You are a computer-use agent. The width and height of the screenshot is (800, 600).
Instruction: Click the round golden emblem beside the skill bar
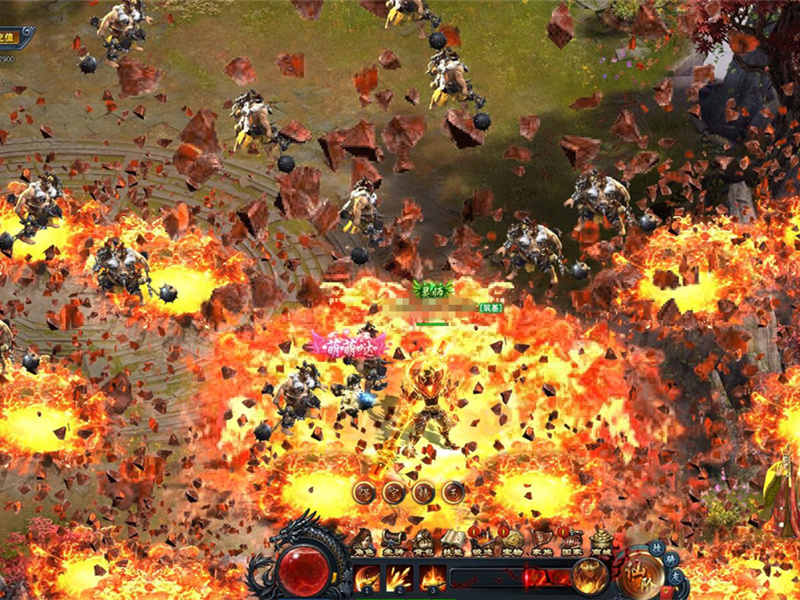(641, 572)
